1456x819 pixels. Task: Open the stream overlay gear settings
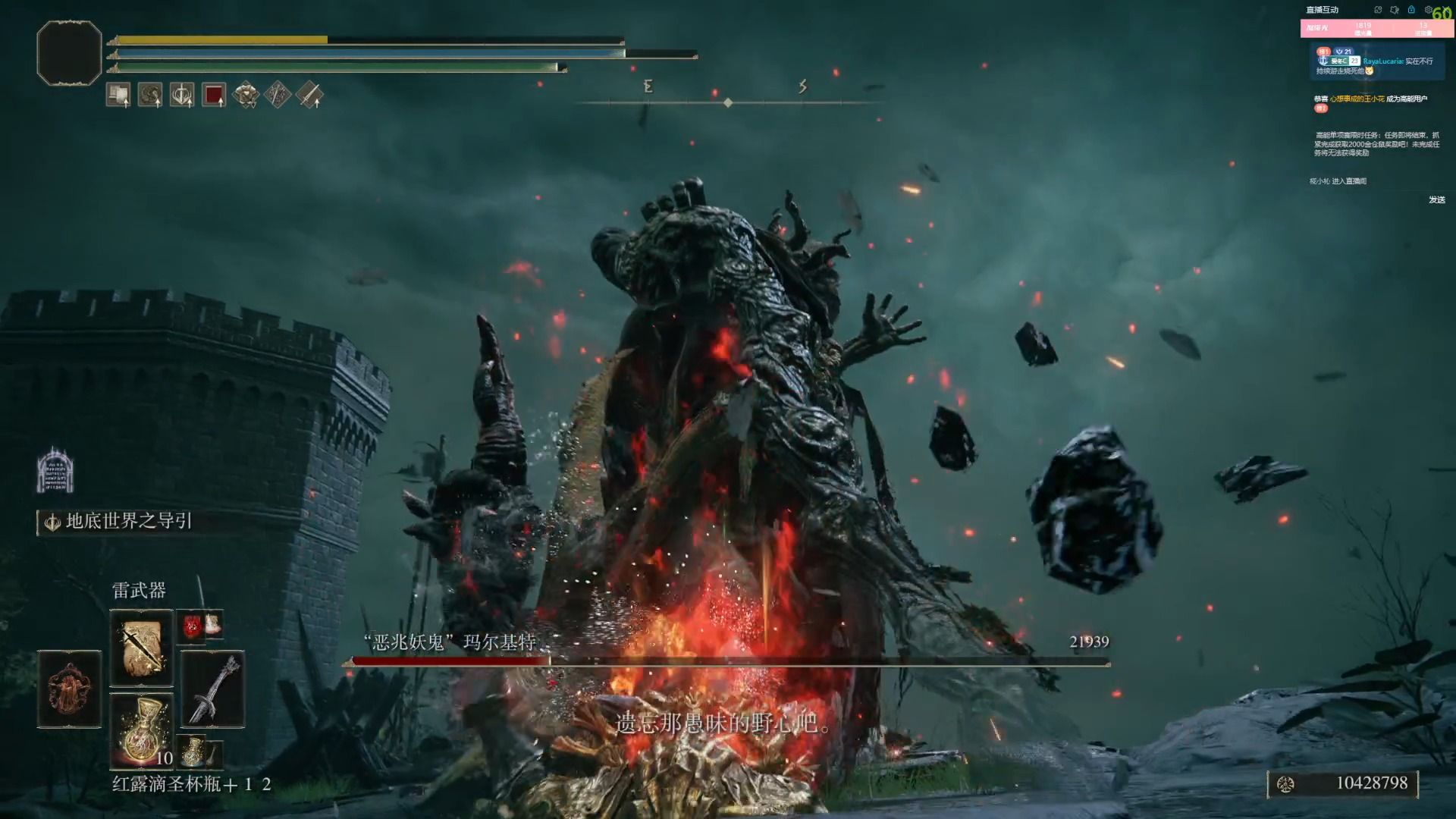click(x=1427, y=10)
